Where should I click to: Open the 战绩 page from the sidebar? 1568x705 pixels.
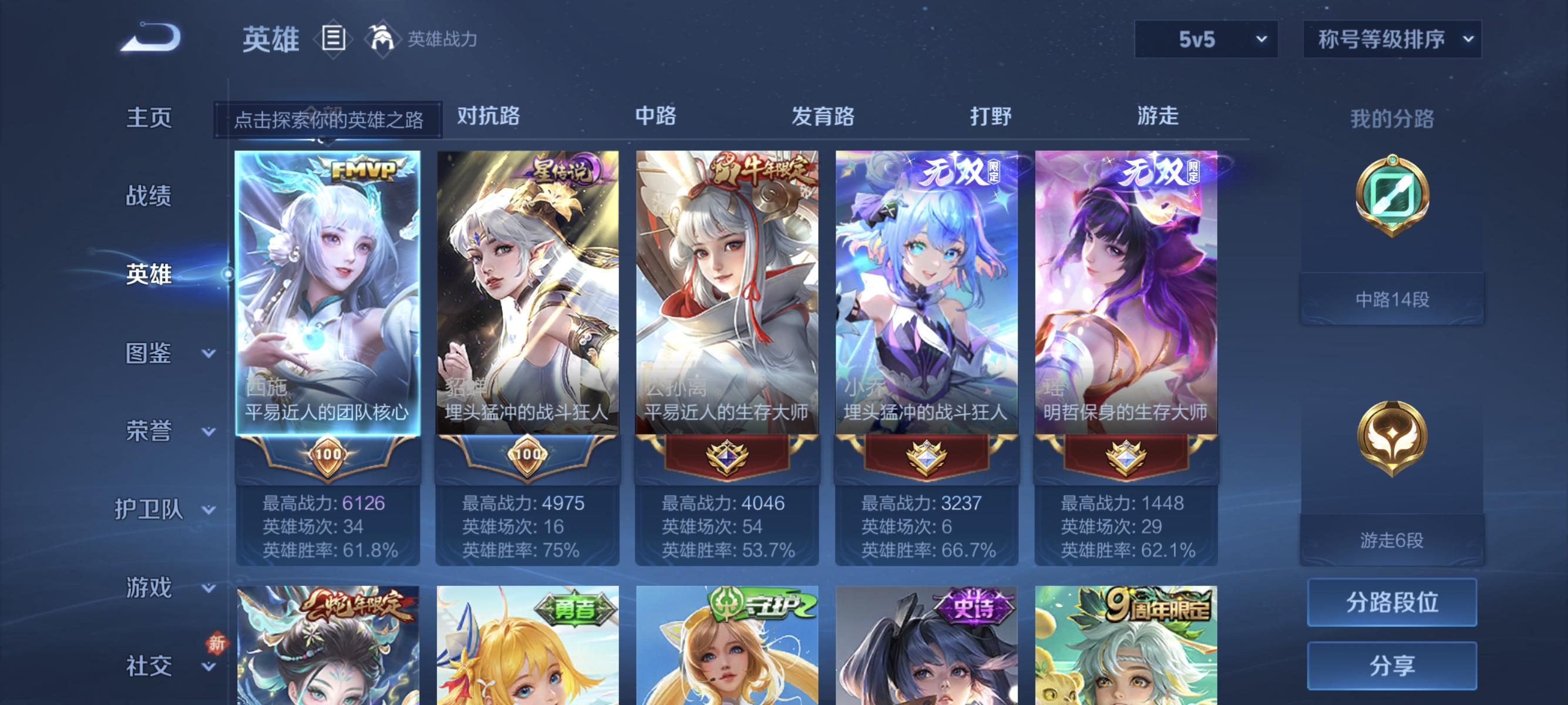tap(149, 196)
